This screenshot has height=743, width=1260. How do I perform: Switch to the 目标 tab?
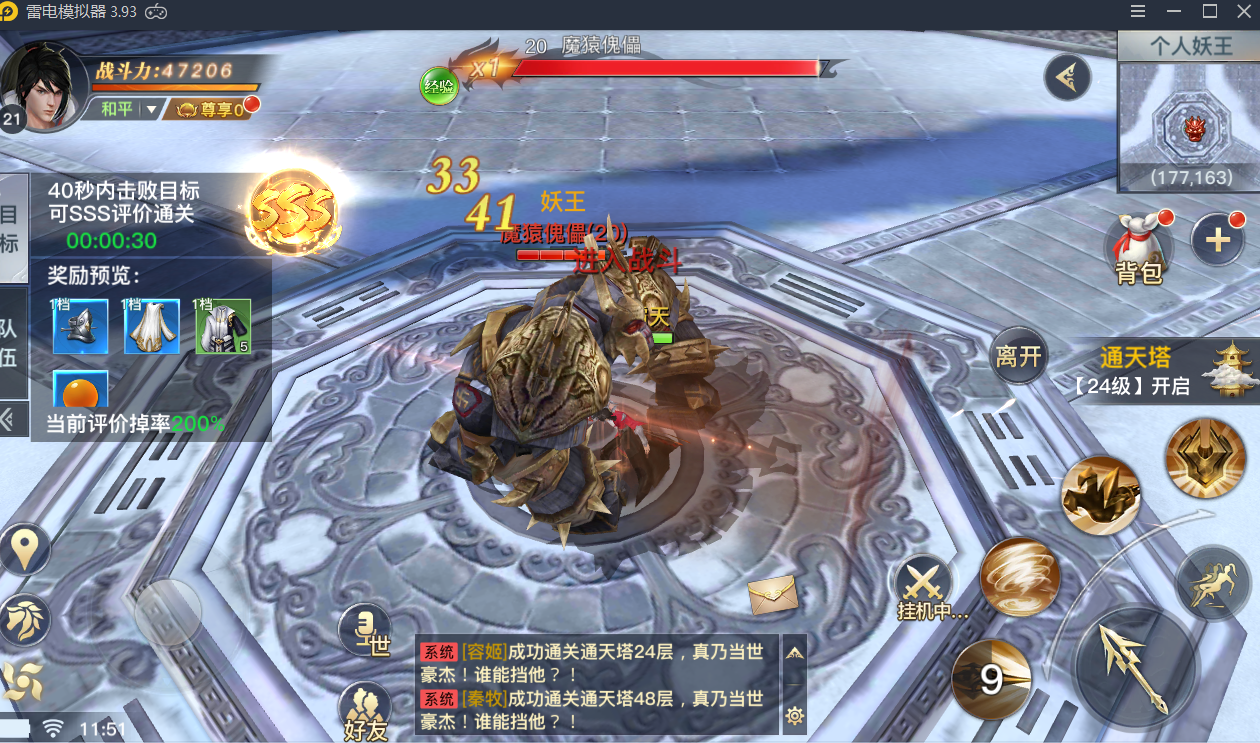(x=10, y=228)
